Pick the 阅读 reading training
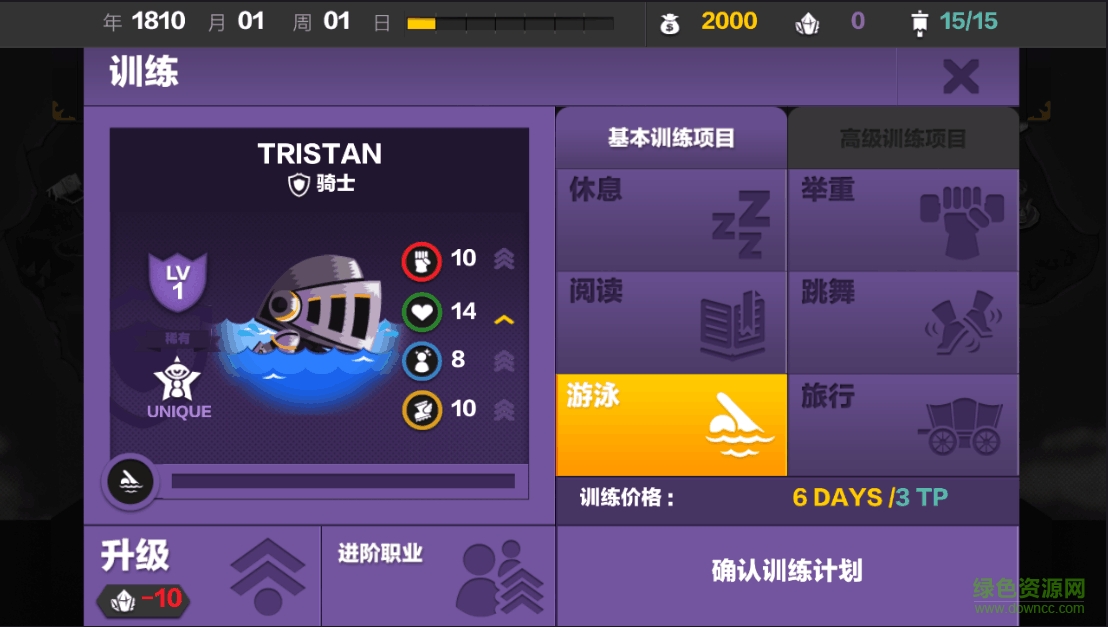 click(x=671, y=323)
